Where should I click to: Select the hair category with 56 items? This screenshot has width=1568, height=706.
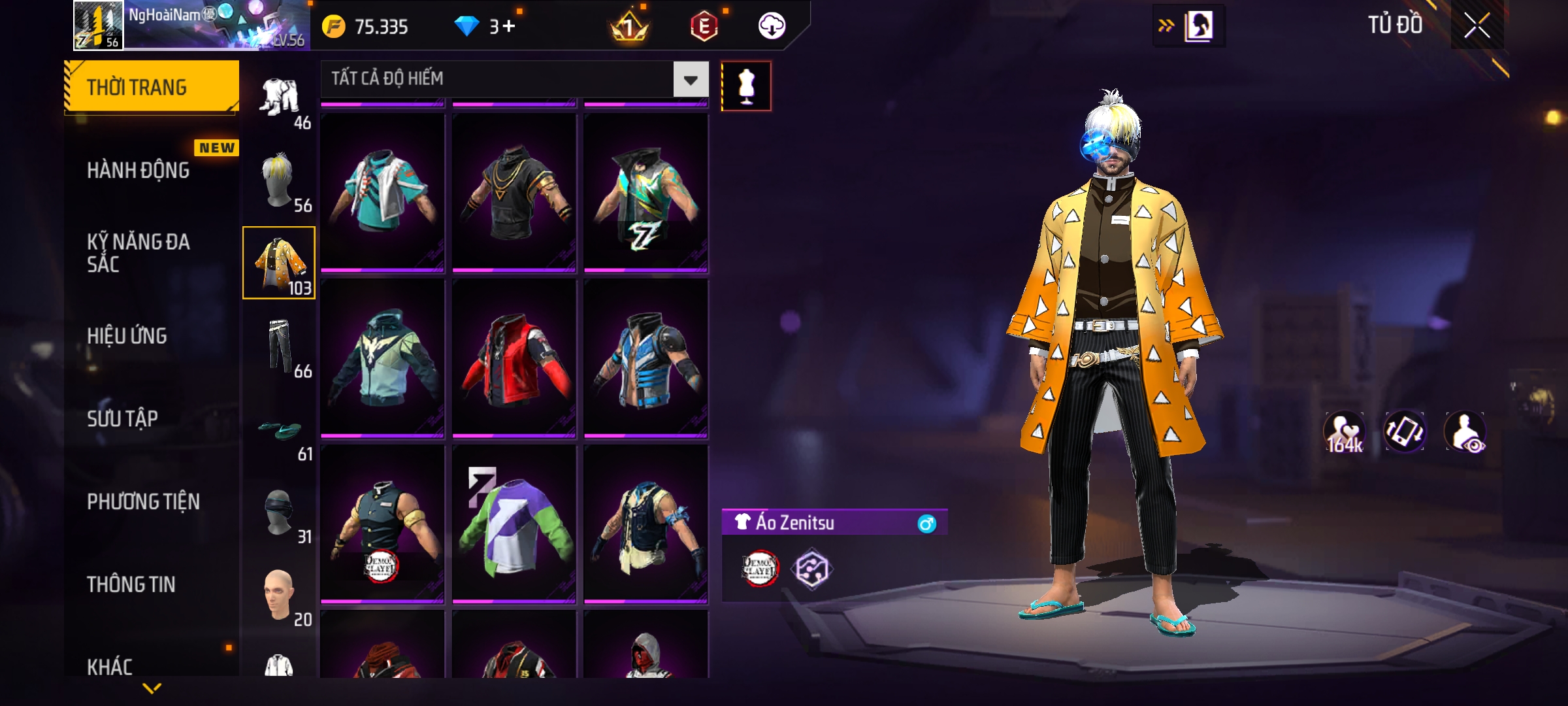click(x=280, y=180)
